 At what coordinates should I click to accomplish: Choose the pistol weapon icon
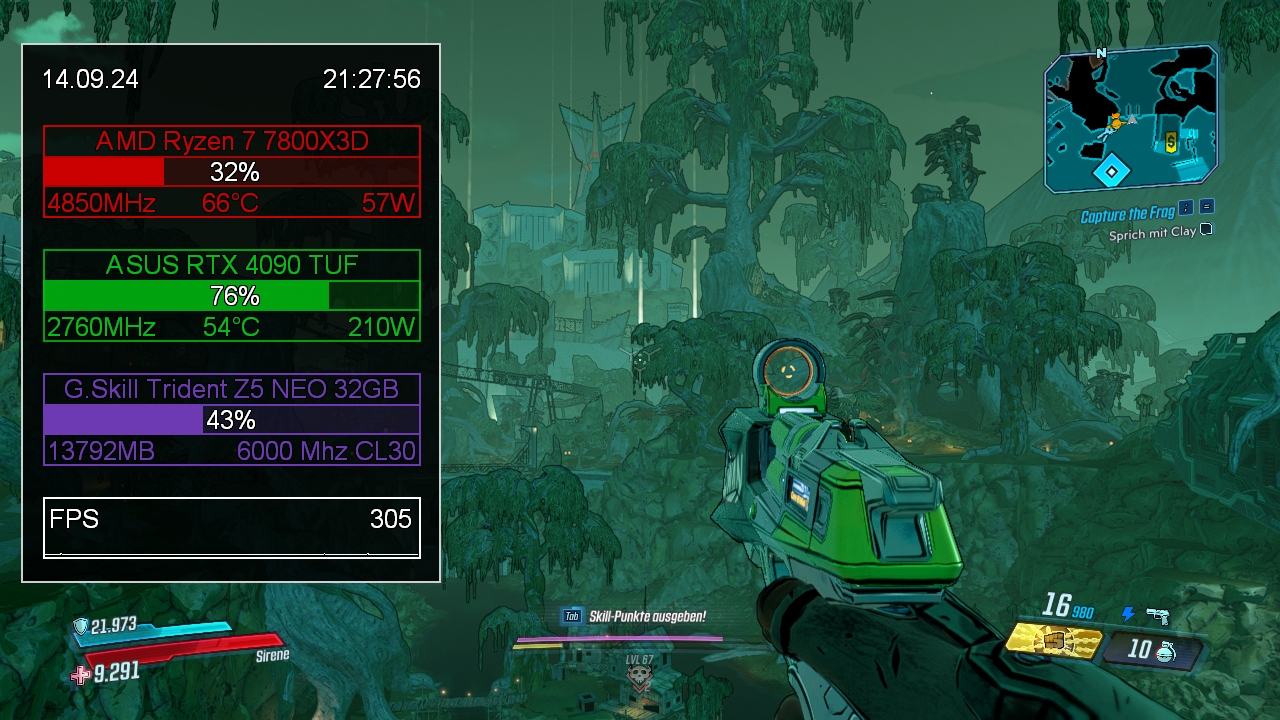(x=1158, y=615)
